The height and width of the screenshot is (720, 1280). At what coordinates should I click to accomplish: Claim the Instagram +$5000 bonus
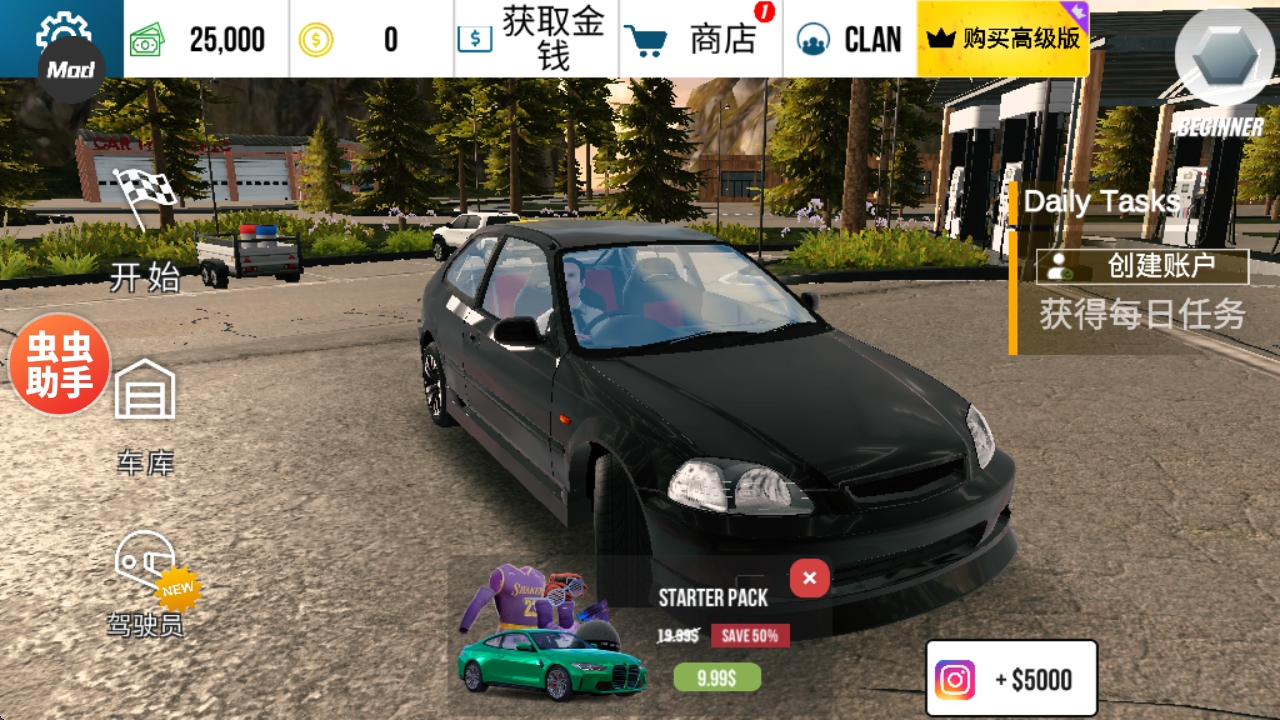pyautogui.click(x=1011, y=679)
